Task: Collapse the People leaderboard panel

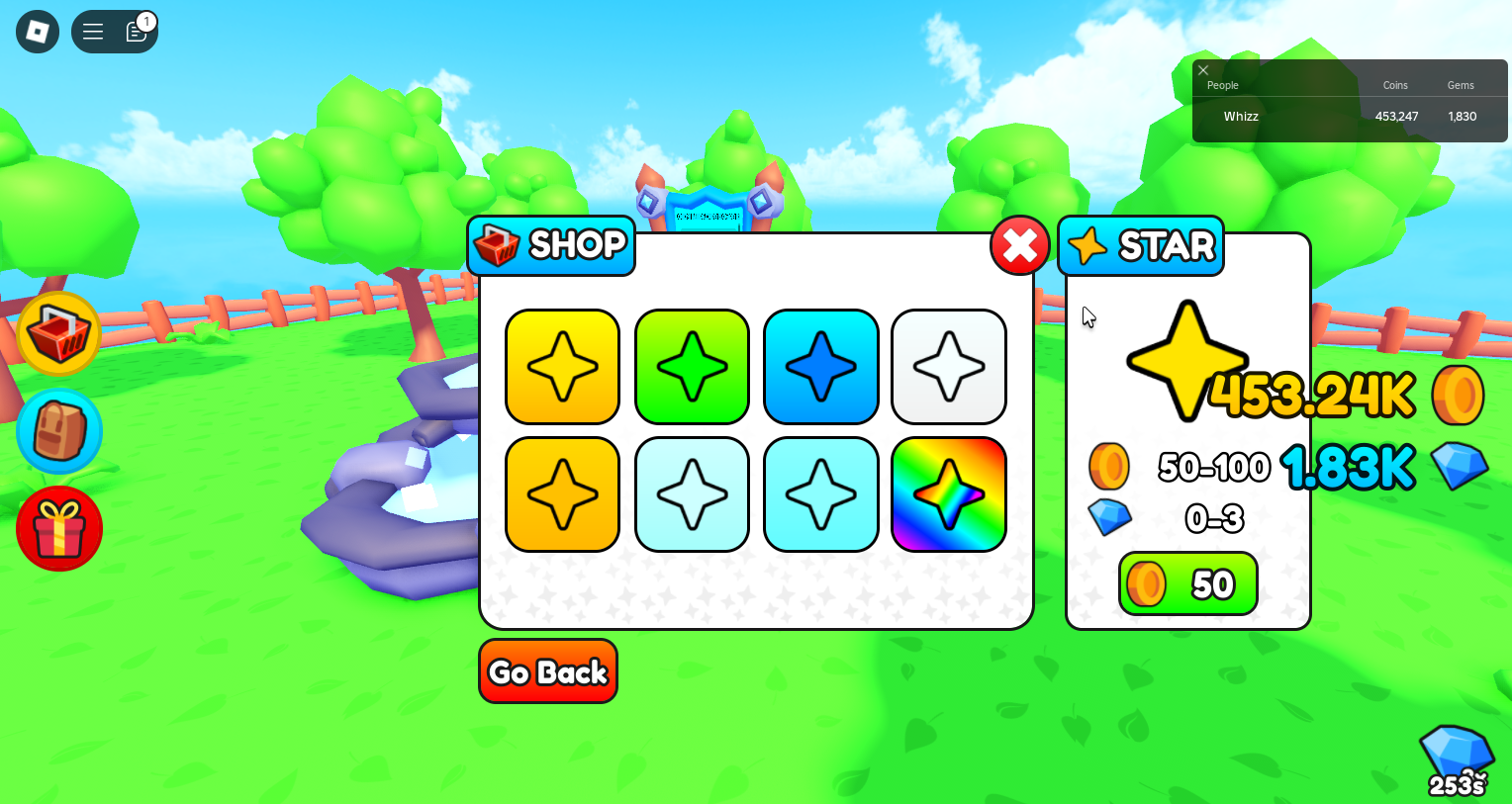Action: (x=1203, y=70)
